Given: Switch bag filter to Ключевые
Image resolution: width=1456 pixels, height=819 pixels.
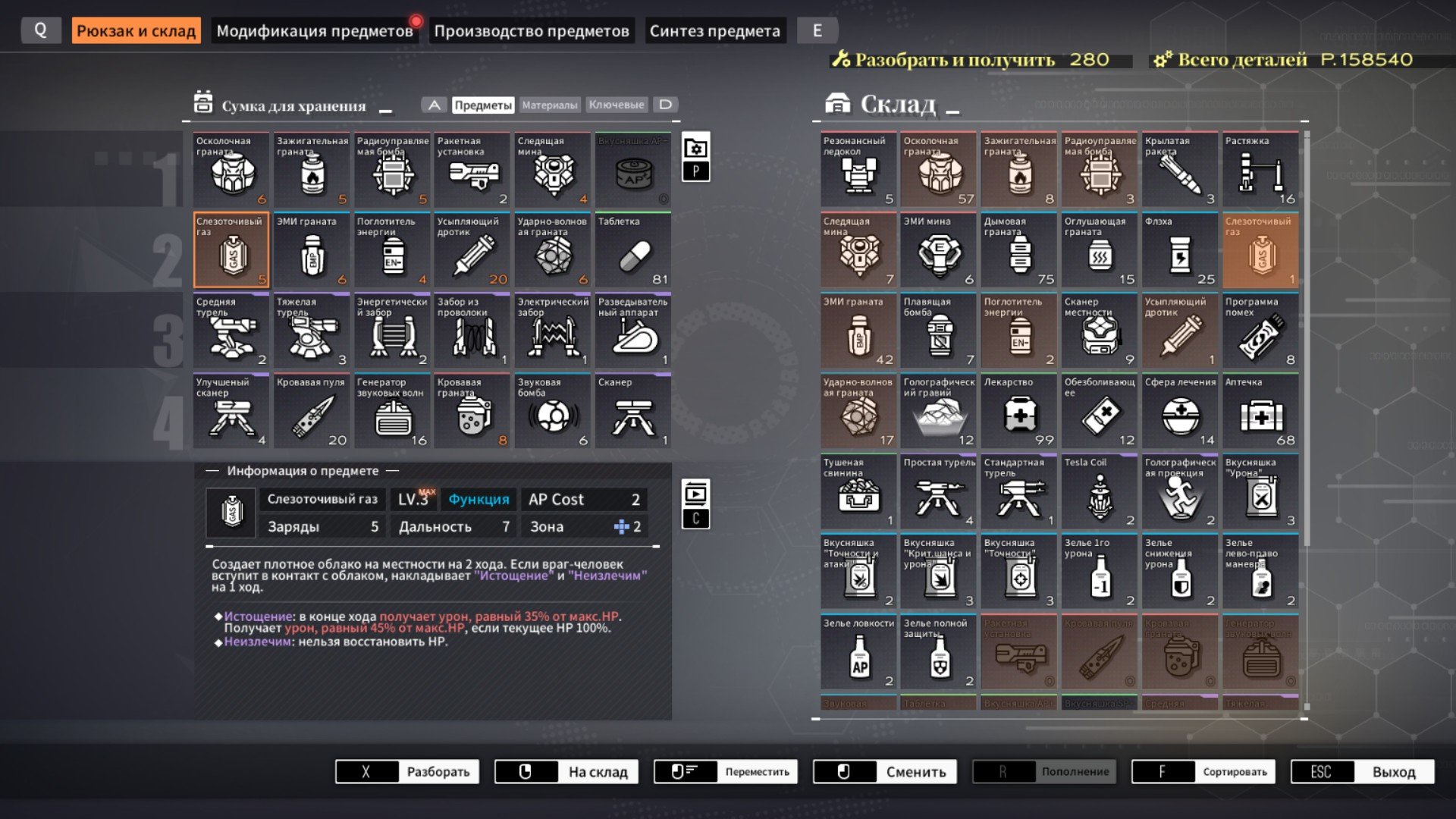Looking at the screenshot, I should [616, 105].
